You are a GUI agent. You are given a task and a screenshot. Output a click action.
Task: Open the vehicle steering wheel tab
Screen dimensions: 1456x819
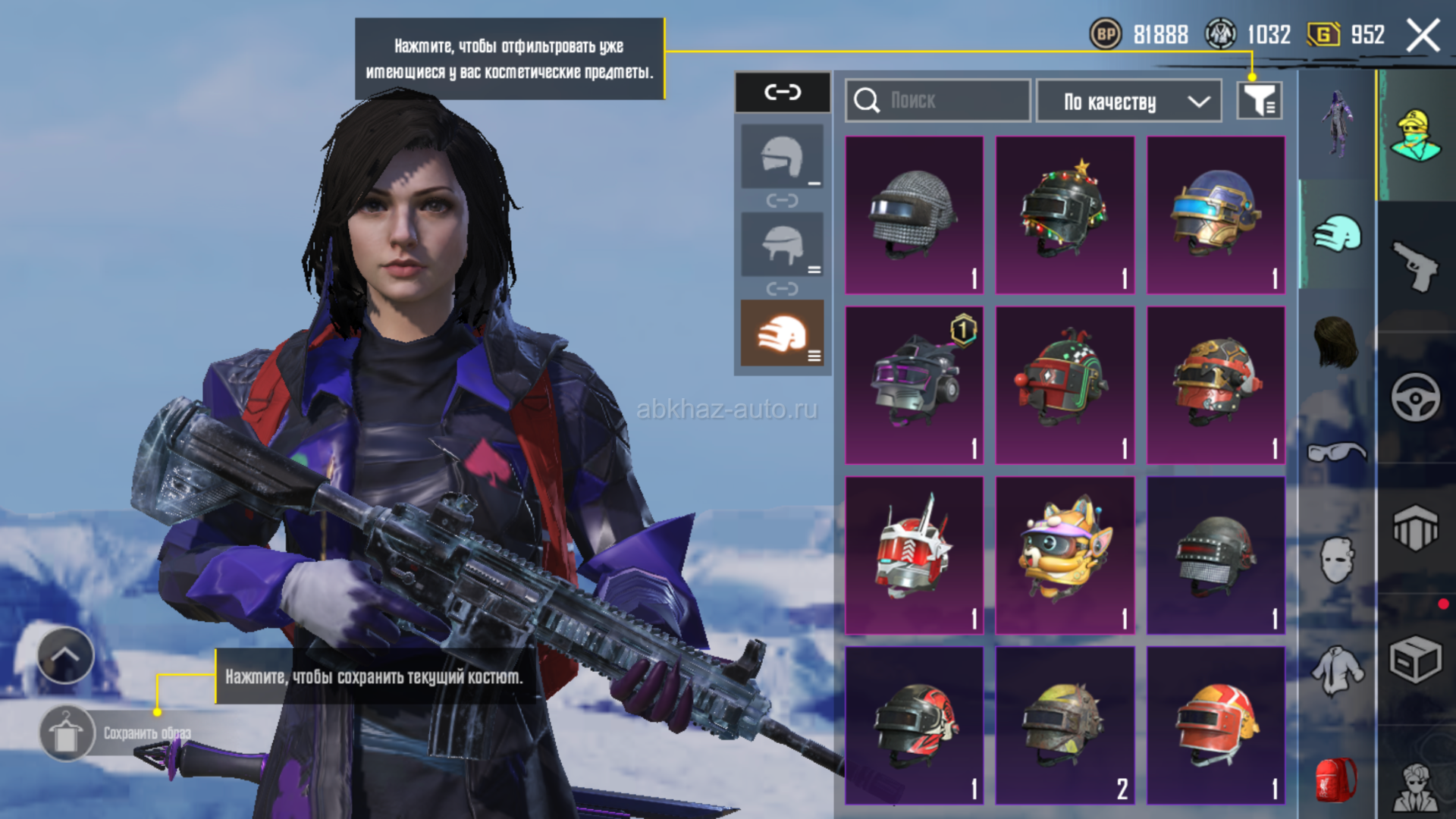(x=1415, y=397)
